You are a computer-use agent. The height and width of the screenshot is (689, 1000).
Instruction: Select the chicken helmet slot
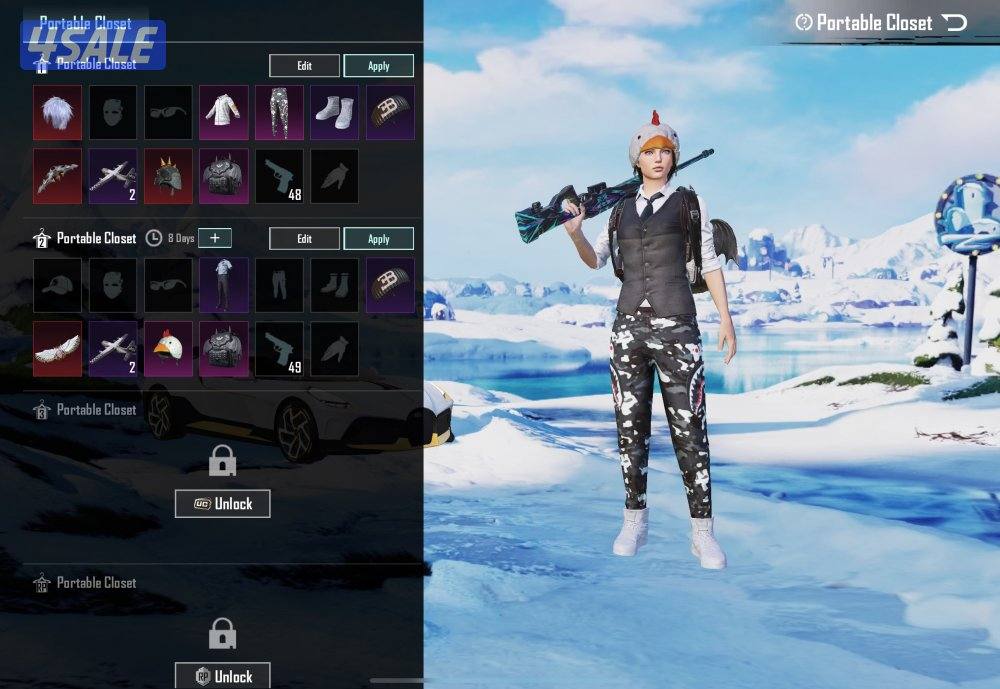coord(169,348)
